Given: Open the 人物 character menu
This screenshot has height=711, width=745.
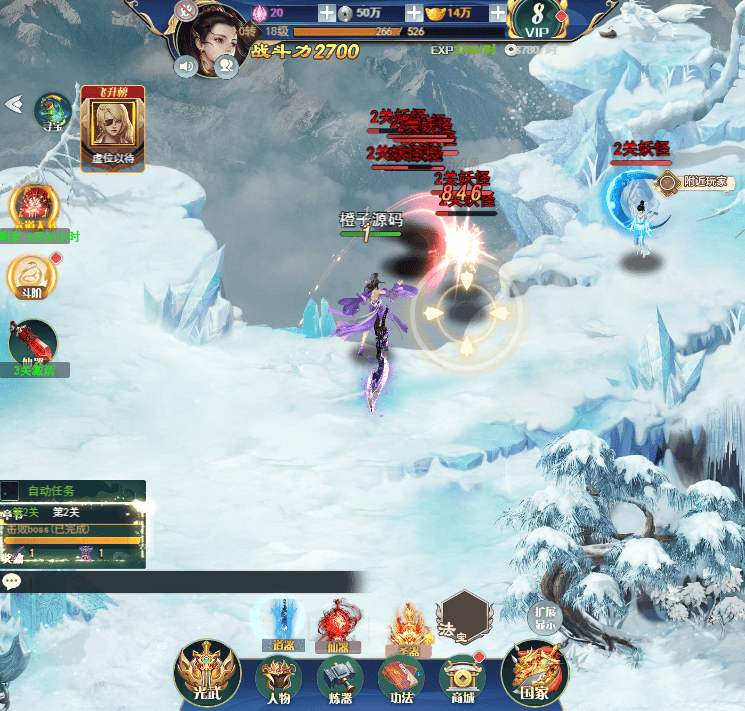Looking at the screenshot, I should click(279, 679).
